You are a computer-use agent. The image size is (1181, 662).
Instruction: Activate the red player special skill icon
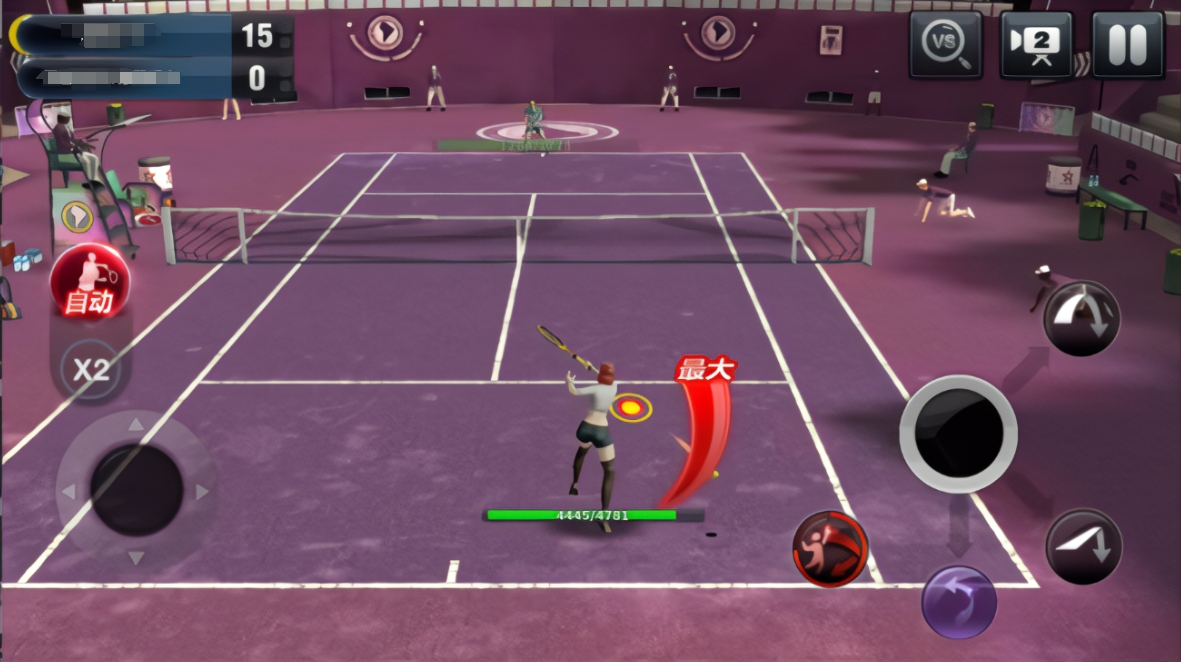pyautogui.click(x=830, y=548)
